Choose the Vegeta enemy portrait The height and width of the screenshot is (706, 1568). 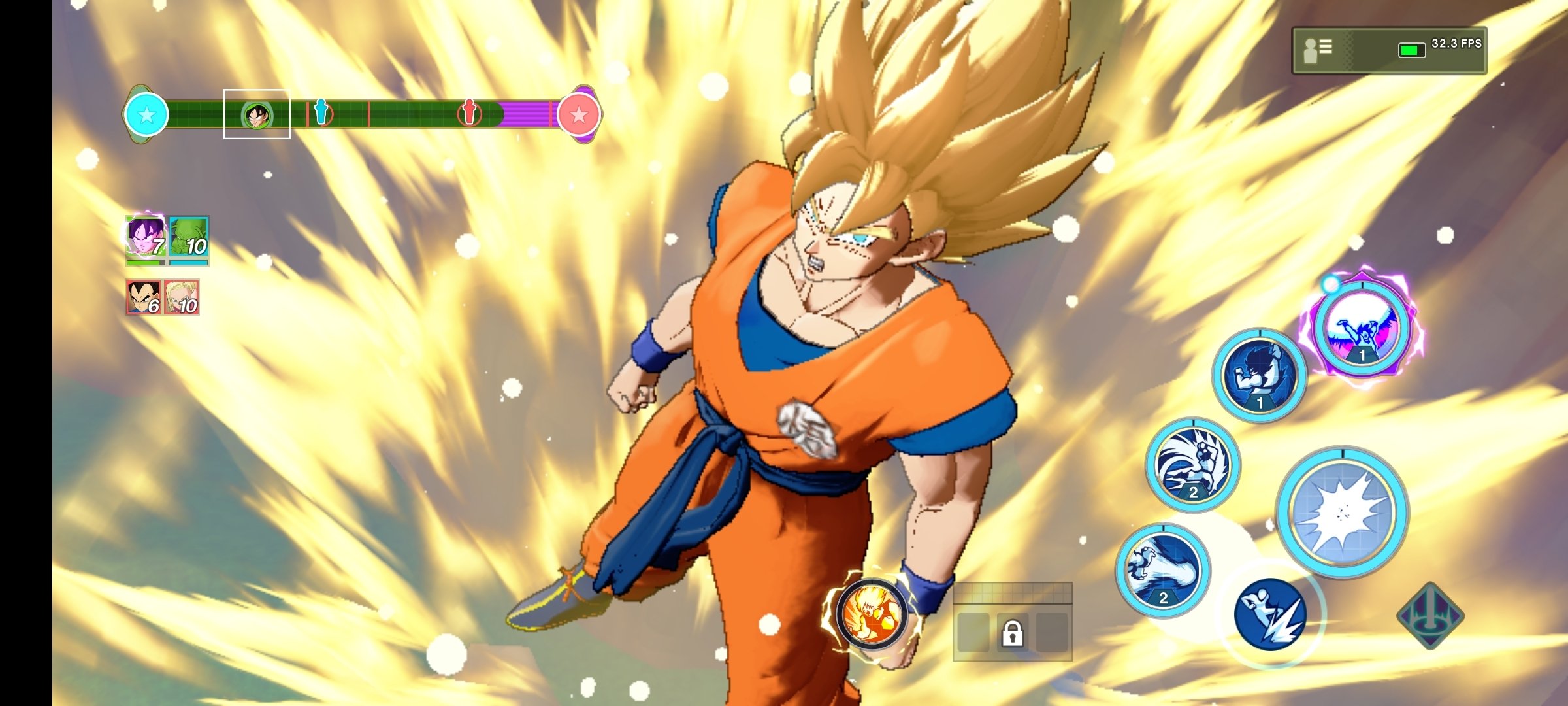pos(143,297)
